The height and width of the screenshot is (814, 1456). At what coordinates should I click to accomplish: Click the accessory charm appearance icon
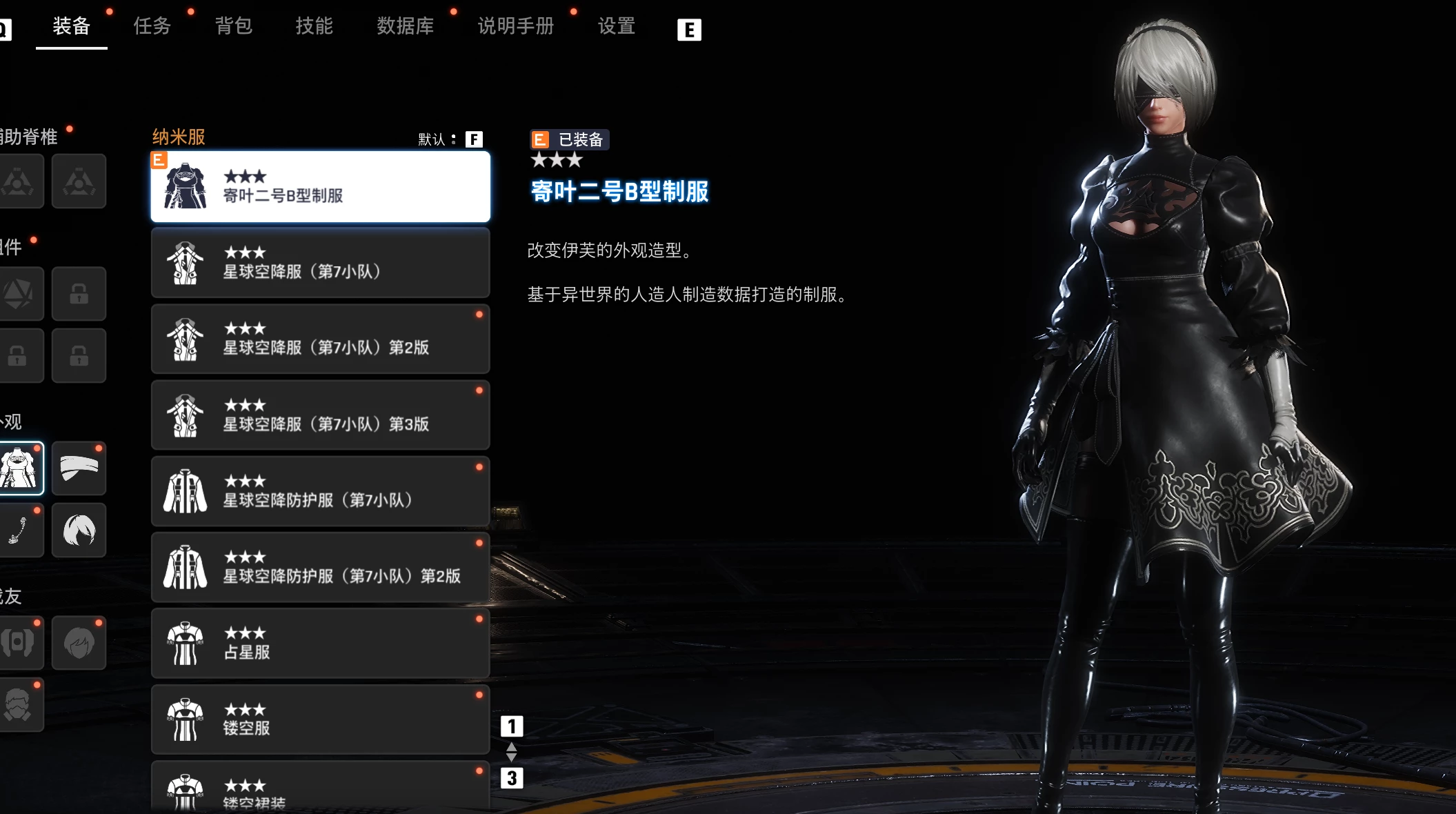[x=21, y=530]
